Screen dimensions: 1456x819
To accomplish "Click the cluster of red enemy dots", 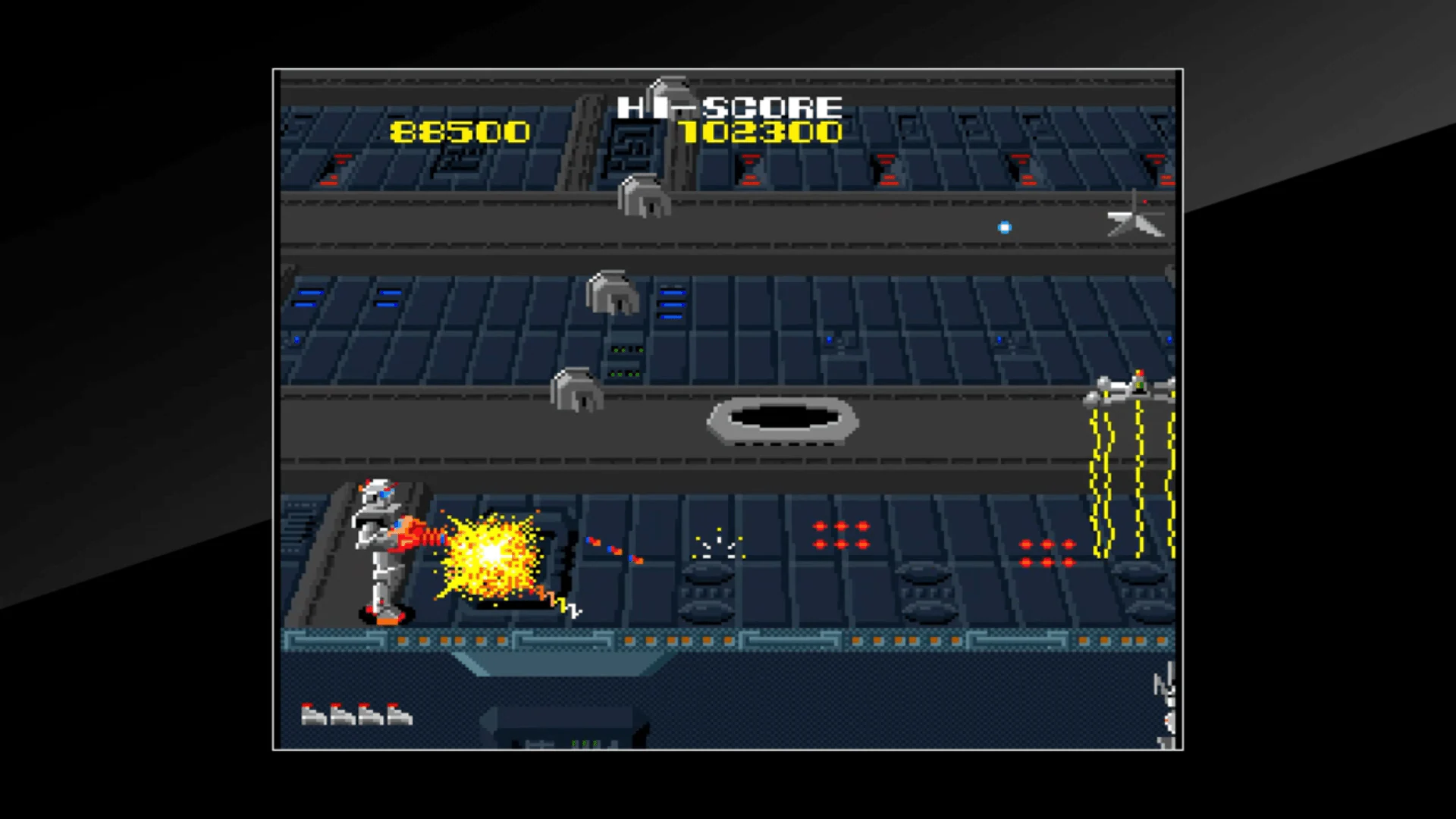I will tap(840, 535).
